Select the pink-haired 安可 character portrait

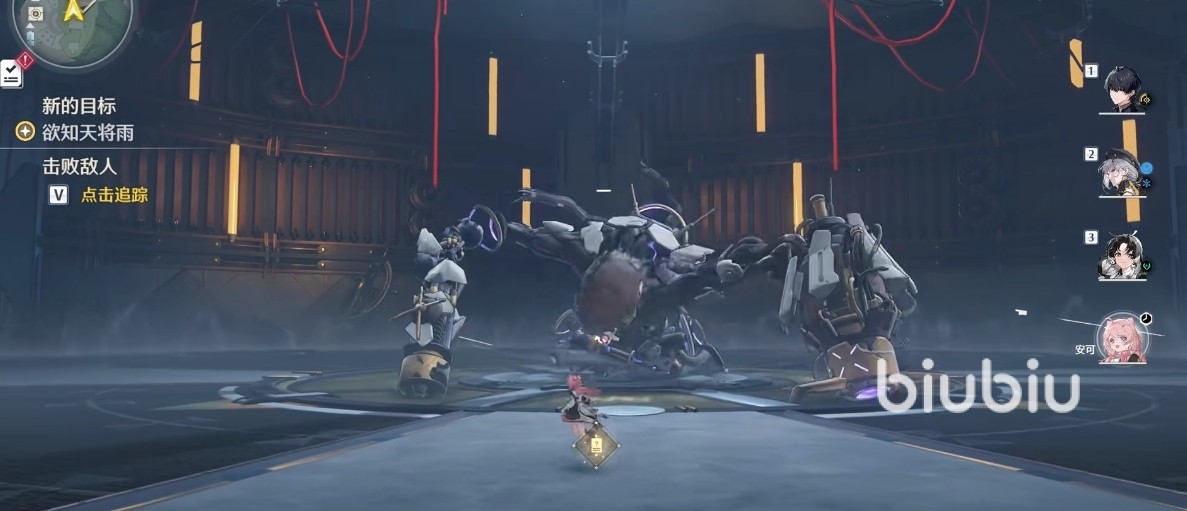coord(1122,338)
